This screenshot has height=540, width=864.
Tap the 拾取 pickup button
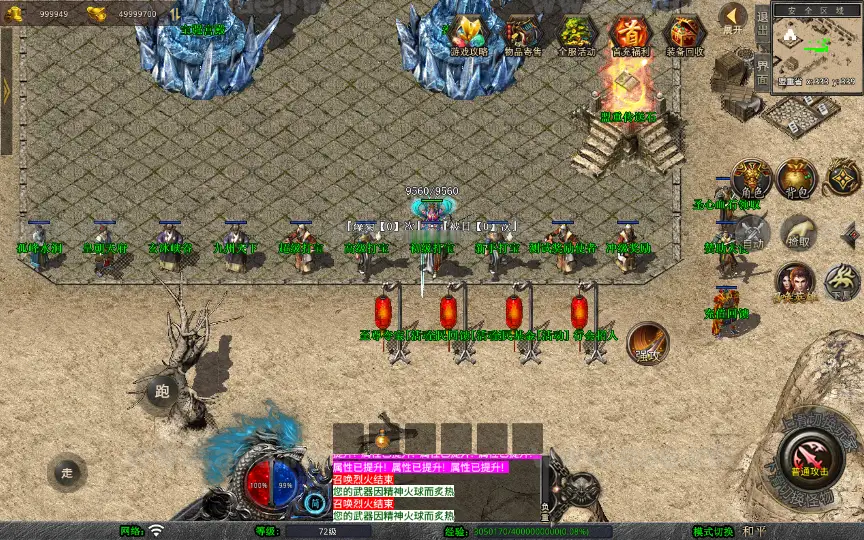797,233
